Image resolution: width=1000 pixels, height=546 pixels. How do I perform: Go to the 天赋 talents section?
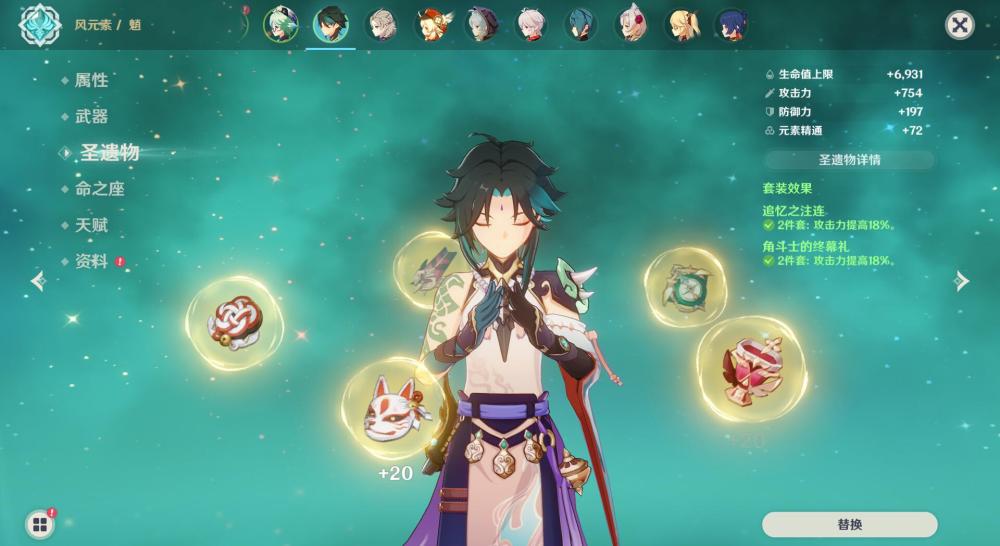pyautogui.click(x=91, y=225)
